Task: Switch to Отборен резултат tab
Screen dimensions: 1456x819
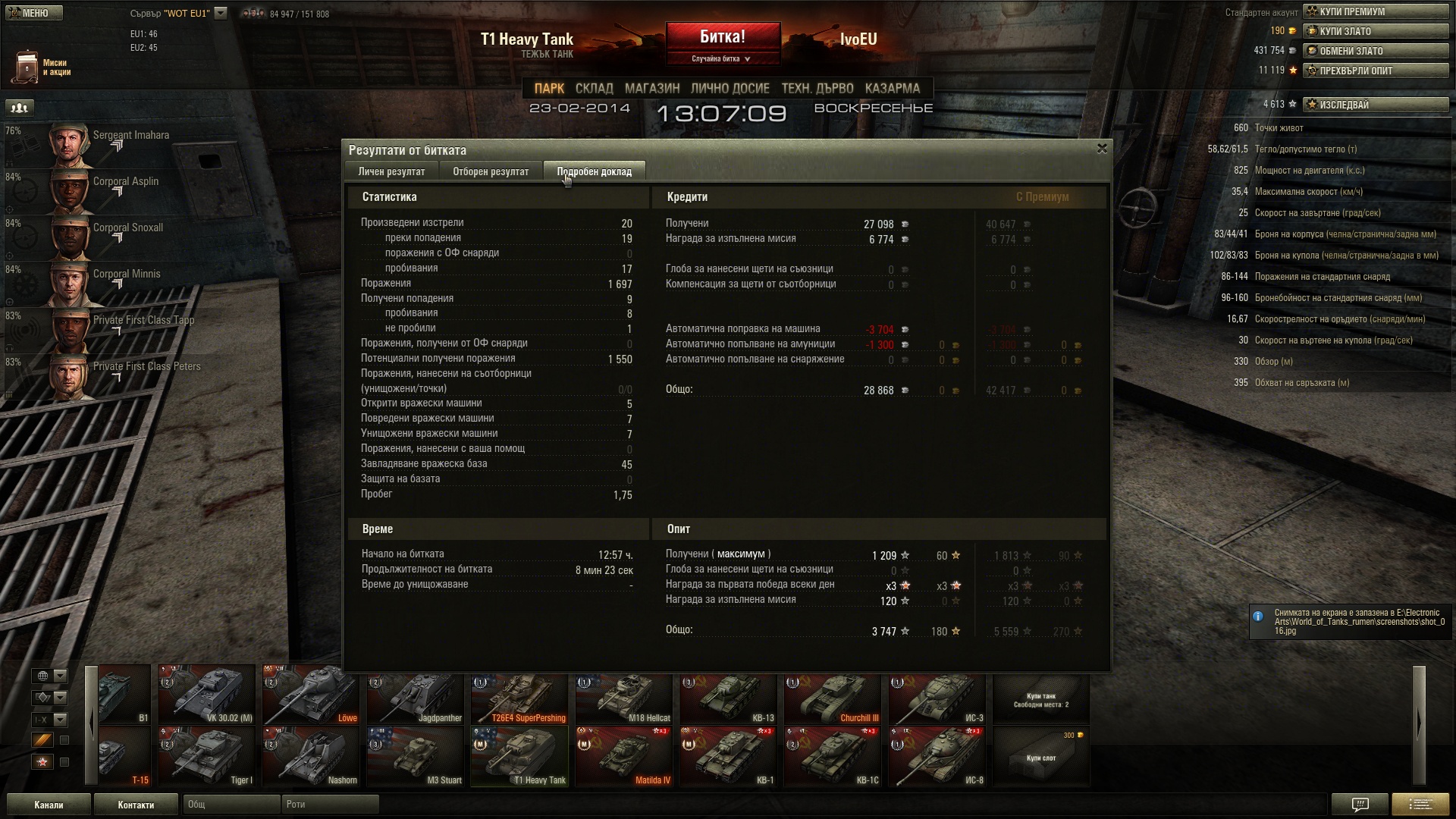Action: point(491,171)
